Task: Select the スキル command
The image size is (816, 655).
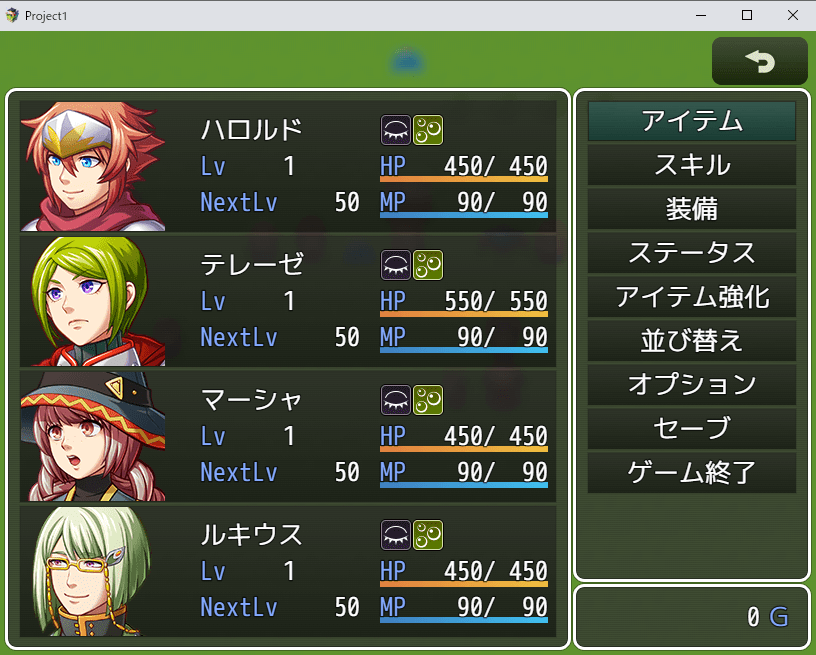Action: tap(691, 165)
